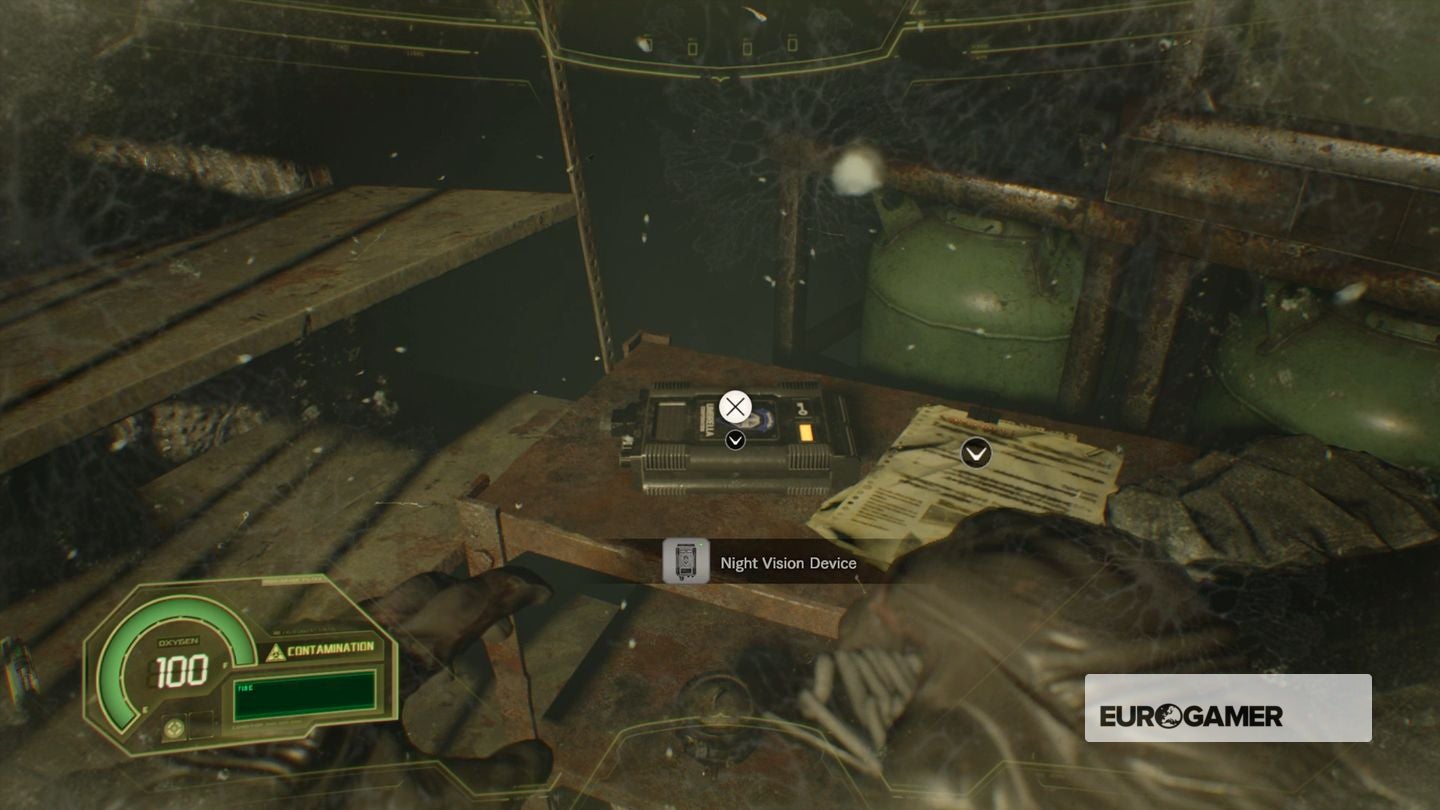
Task: Toggle the small square panel beside the gauge emblem
Action: click(201, 727)
